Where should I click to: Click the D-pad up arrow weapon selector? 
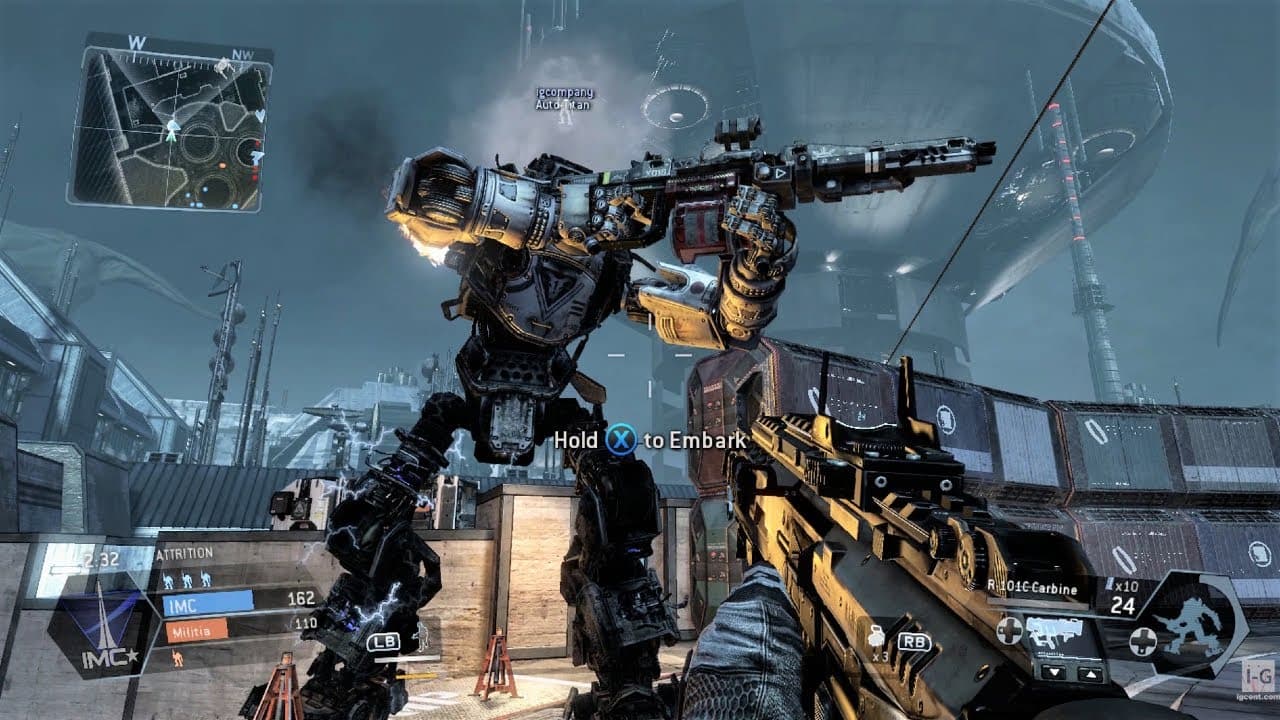tap(1091, 673)
